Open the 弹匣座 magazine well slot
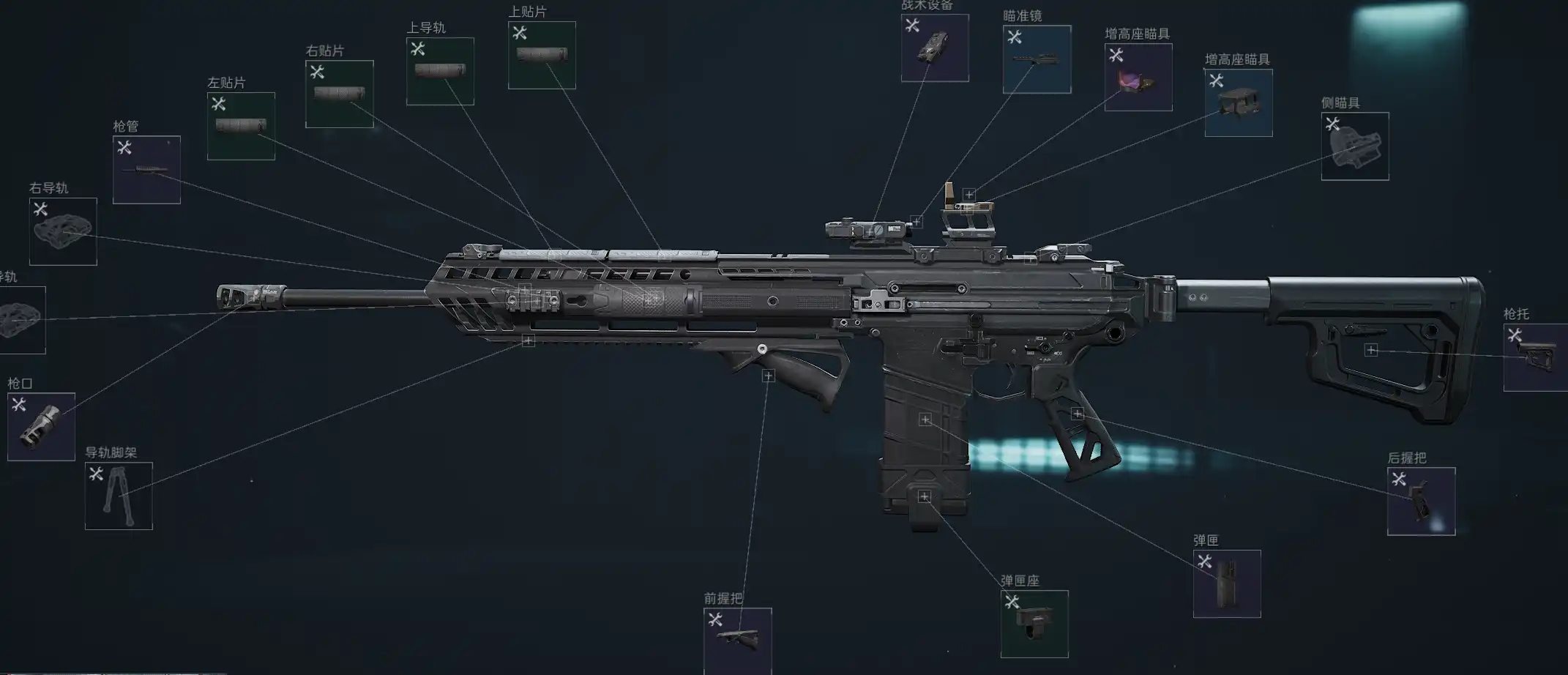The image size is (1568, 675). click(1034, 624)
